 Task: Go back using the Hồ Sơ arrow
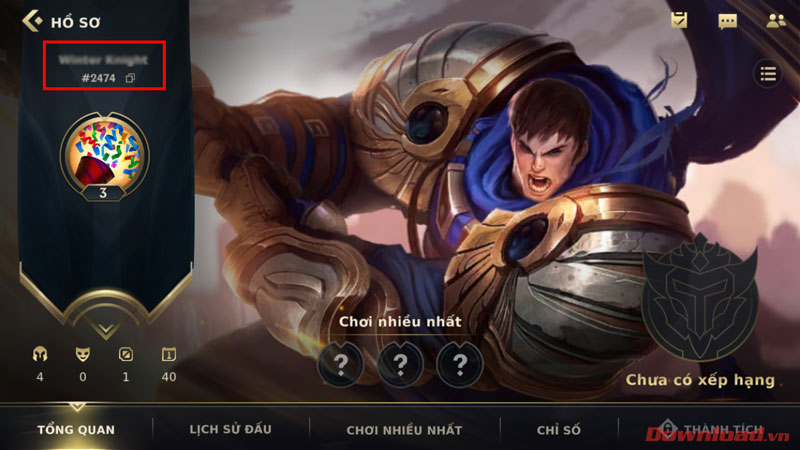32,20
